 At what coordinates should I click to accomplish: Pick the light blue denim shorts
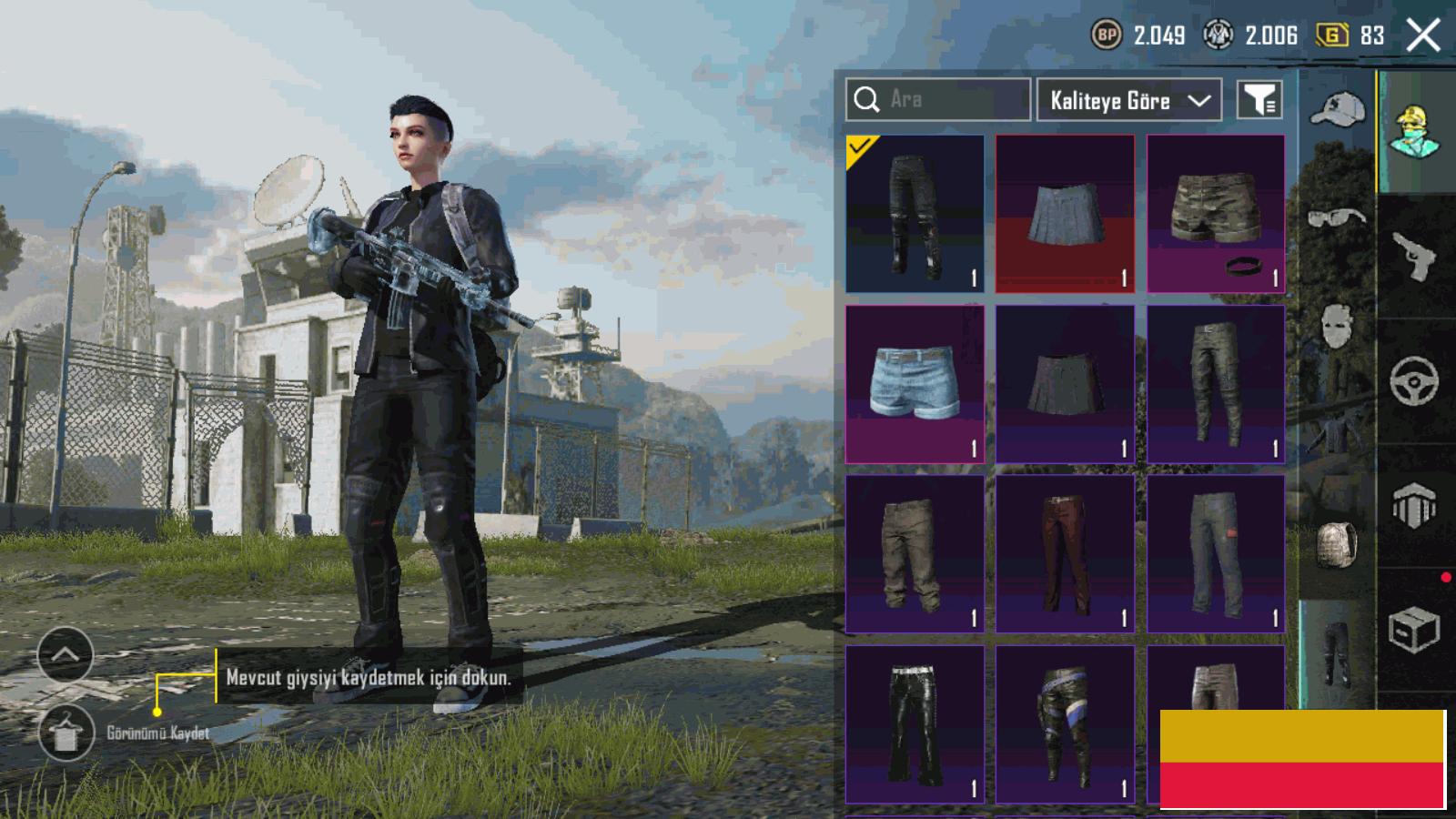[x=915, y=383]
